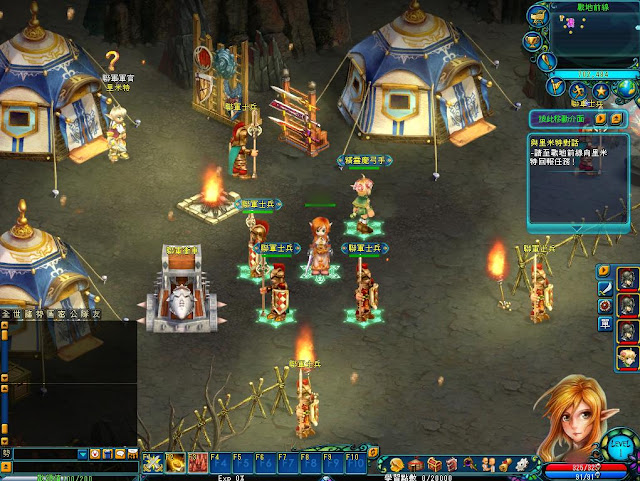640x481 pixels.
Task: Click the chat text input field
Action: [45, 454]
